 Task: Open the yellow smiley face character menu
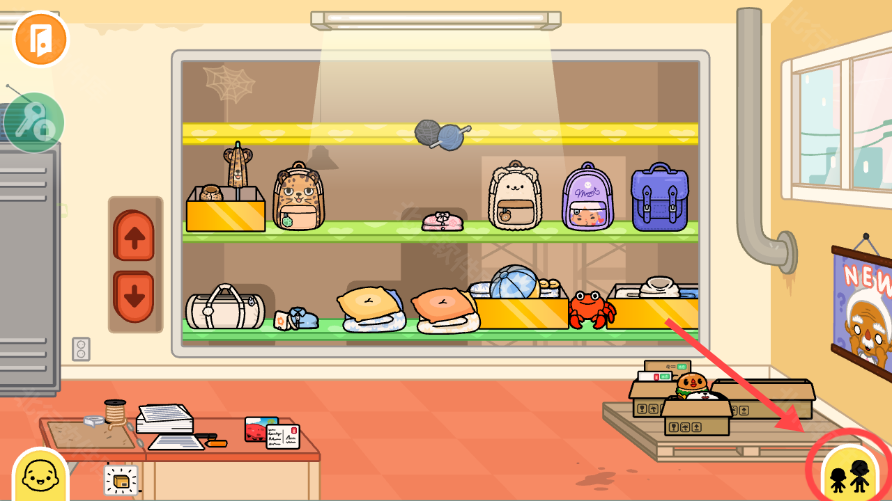[40, 475]
